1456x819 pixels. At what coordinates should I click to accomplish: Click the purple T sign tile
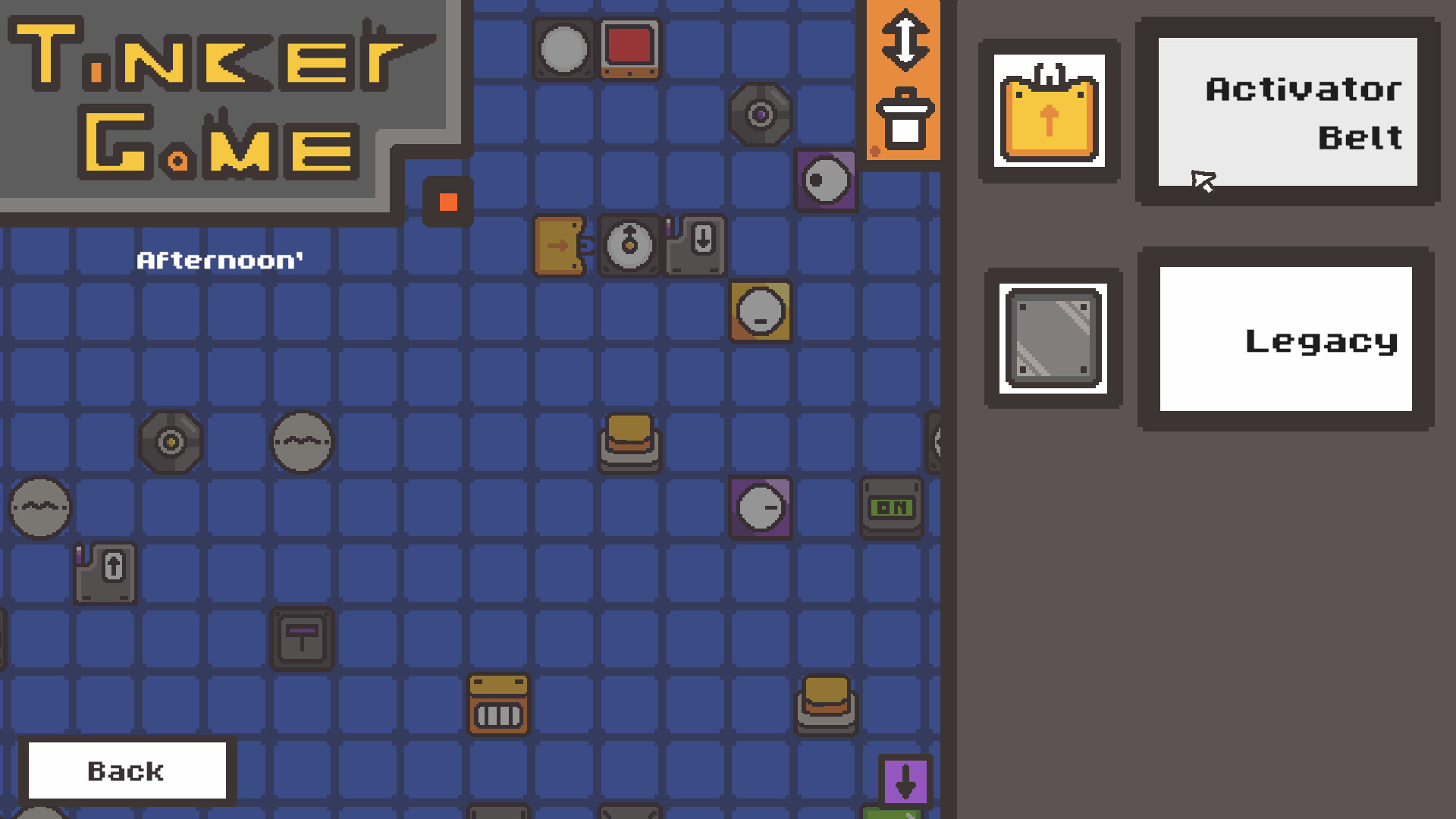pos(301,639)
